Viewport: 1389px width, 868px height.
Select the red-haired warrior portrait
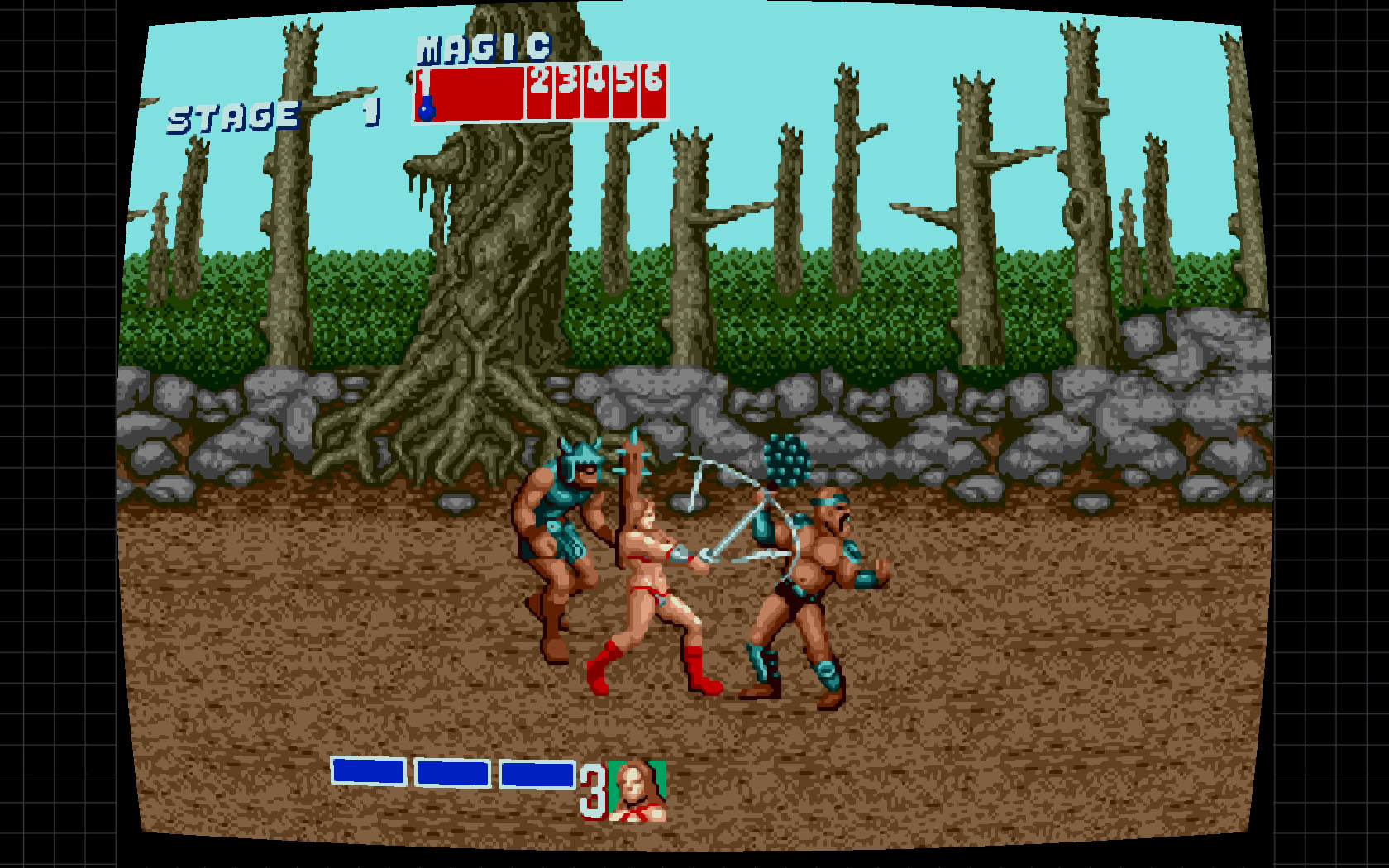pos(637,790)
